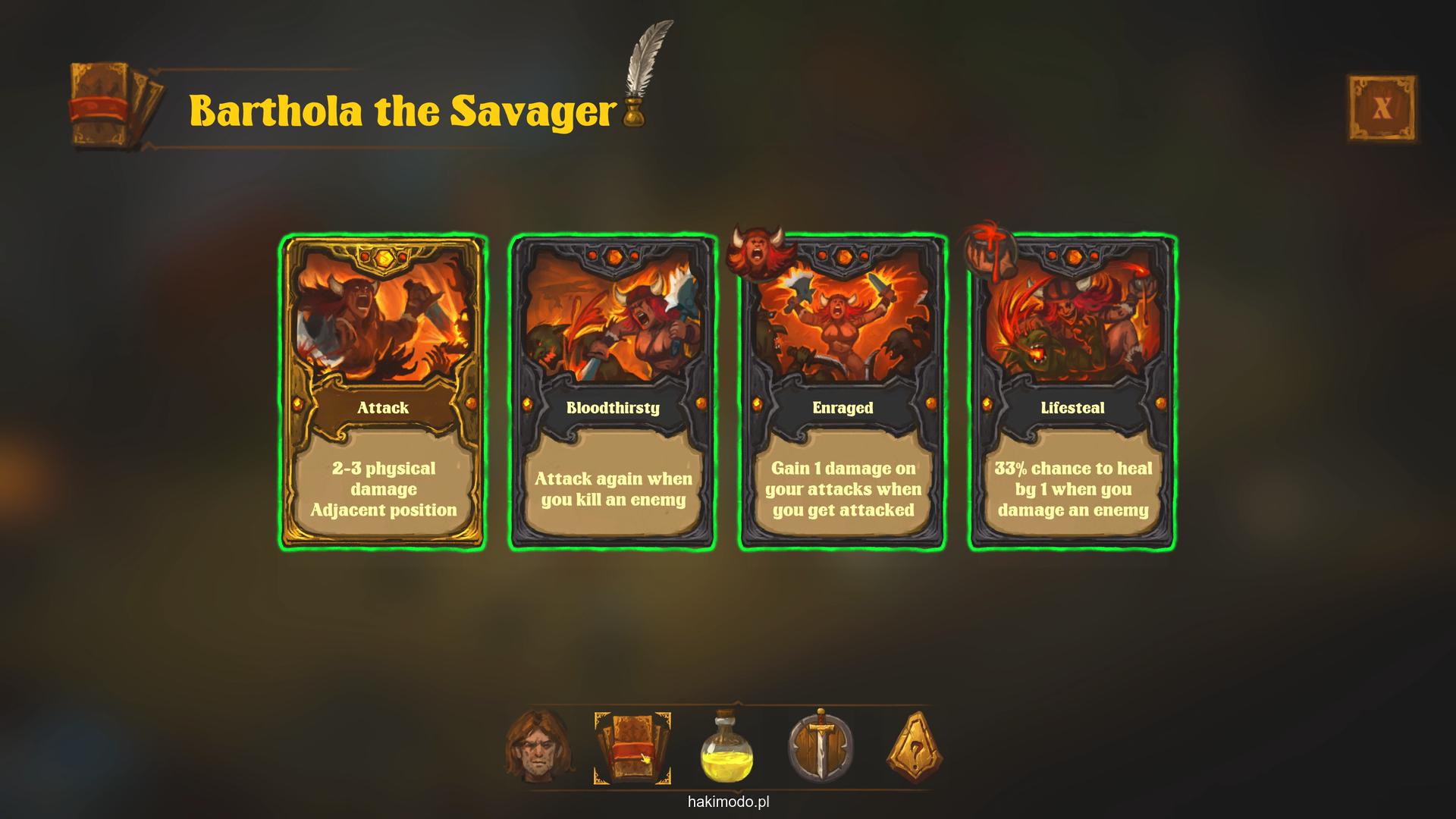Switch to the card deck tab
The width and height of the screenshot is (1456, 819).
pyautogui.click(x=632, y=748)
